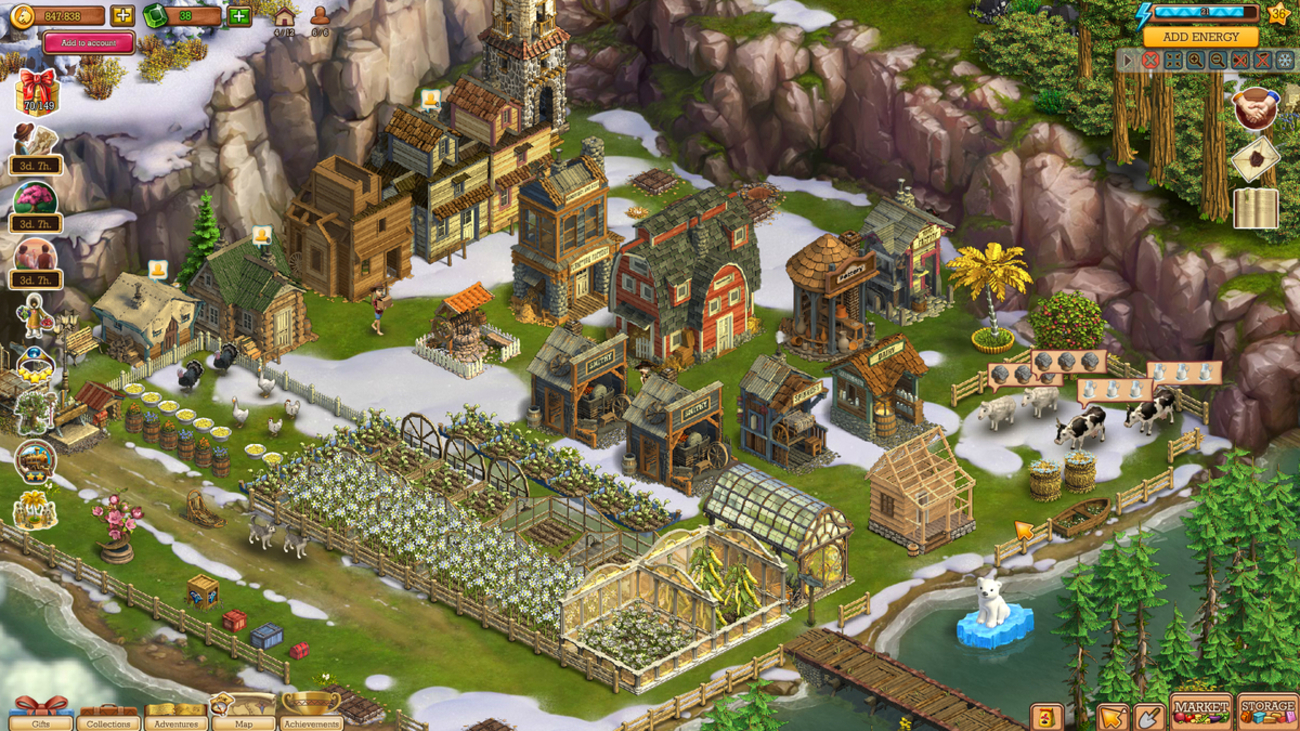Open the handshake friends icon
This screenshot has width=1300, height=731.
1254,107
